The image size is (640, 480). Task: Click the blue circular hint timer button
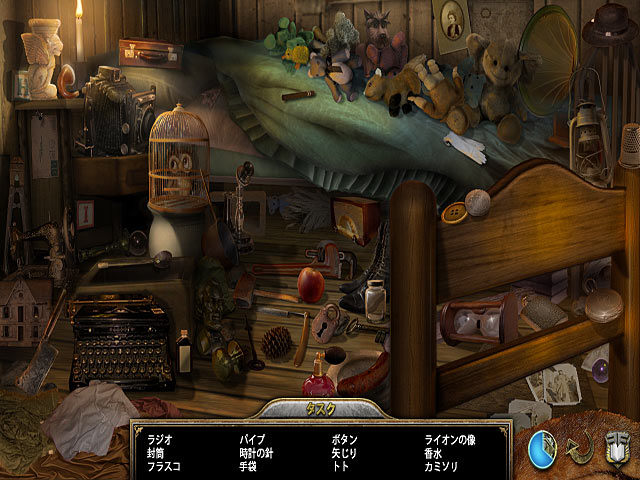click(x=545, y=447)
